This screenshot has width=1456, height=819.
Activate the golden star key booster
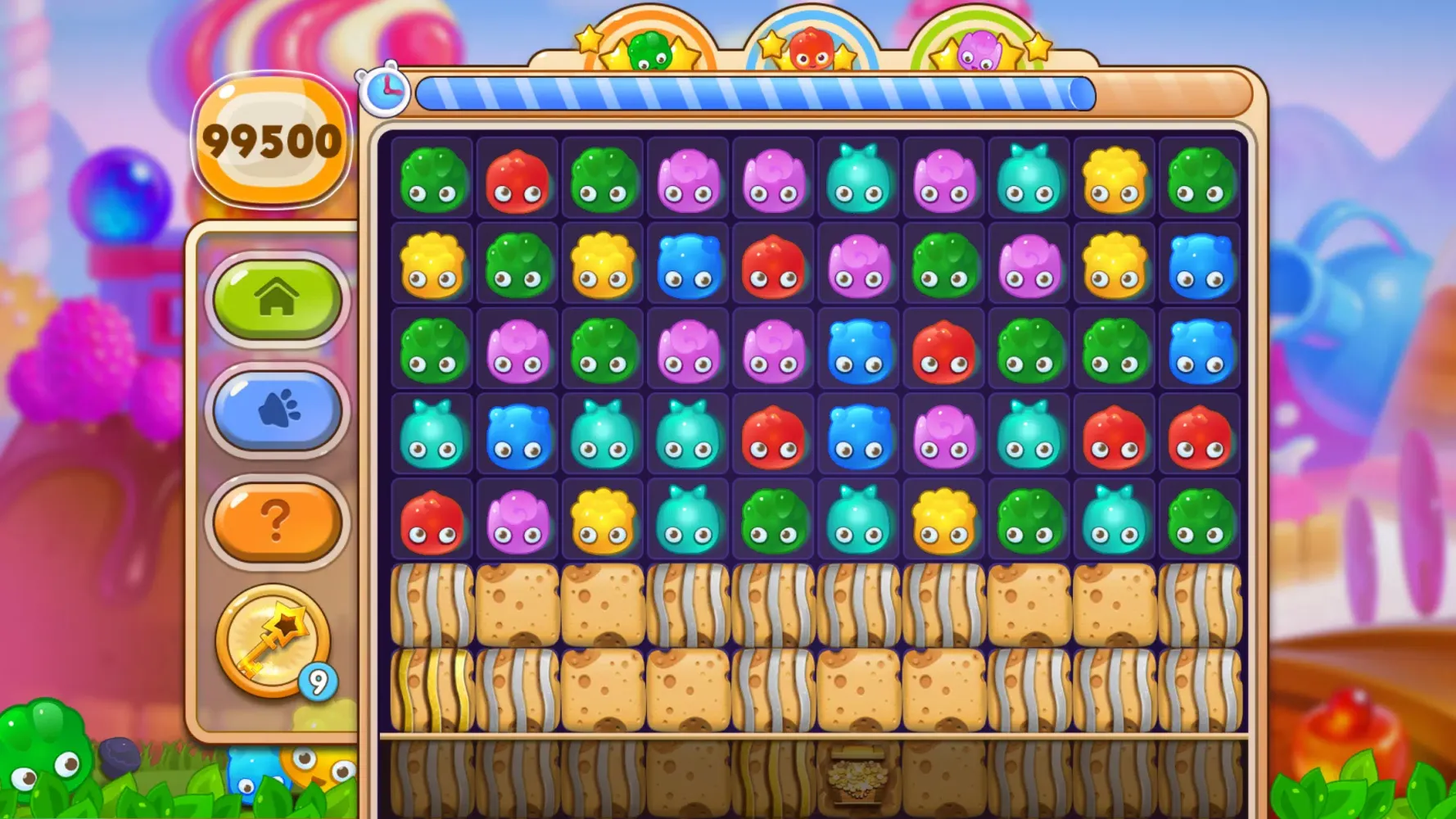(273, 640)
